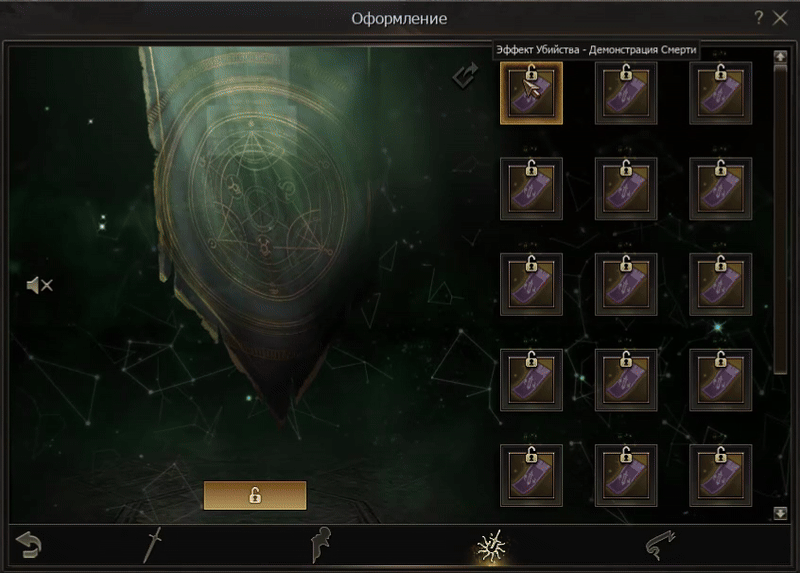Open the character silhouette tab
Screen dimensions: 800x573
(x=322, y=545)
